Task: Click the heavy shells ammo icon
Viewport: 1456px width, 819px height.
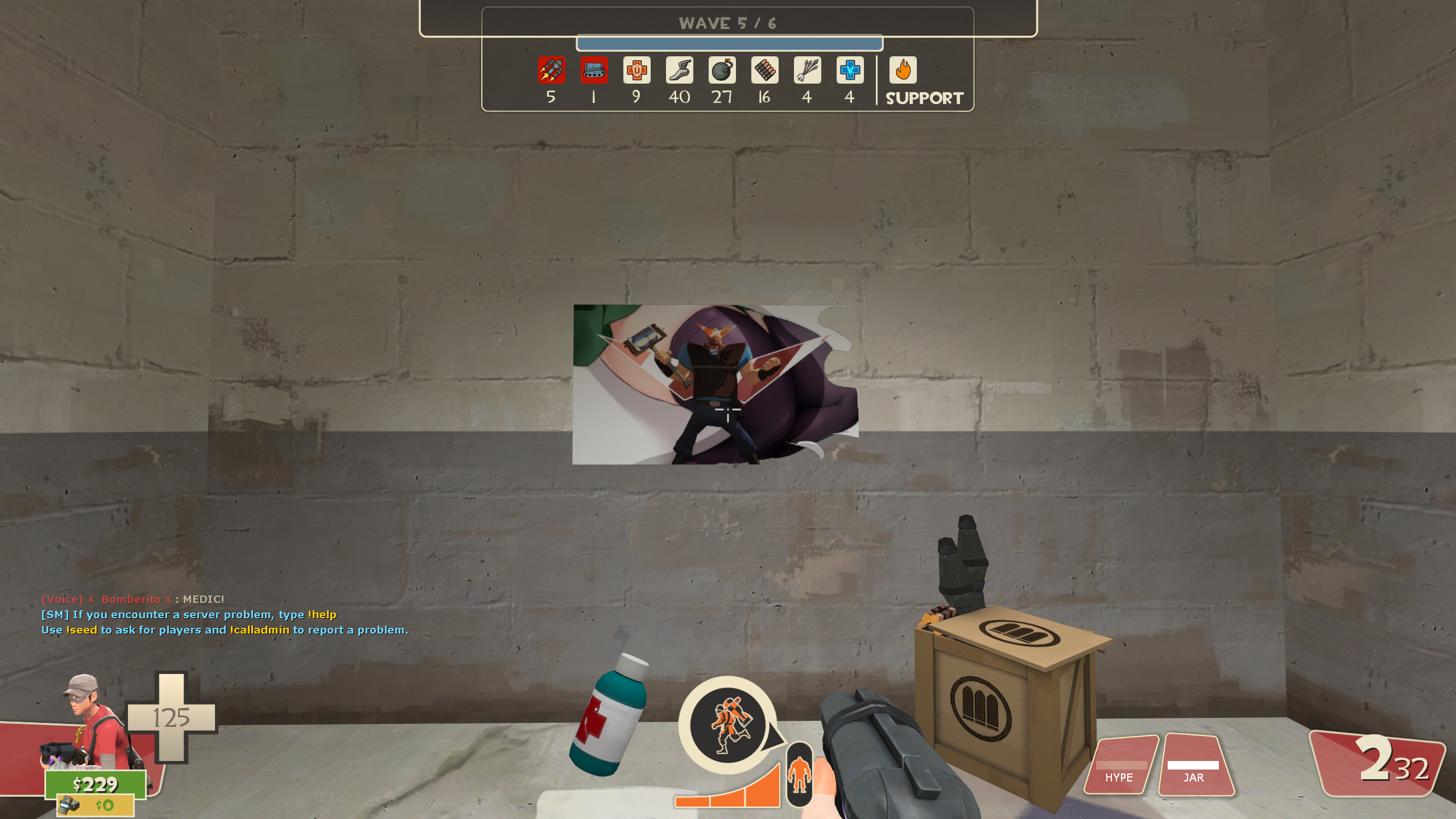Action: tap(764, 71)
